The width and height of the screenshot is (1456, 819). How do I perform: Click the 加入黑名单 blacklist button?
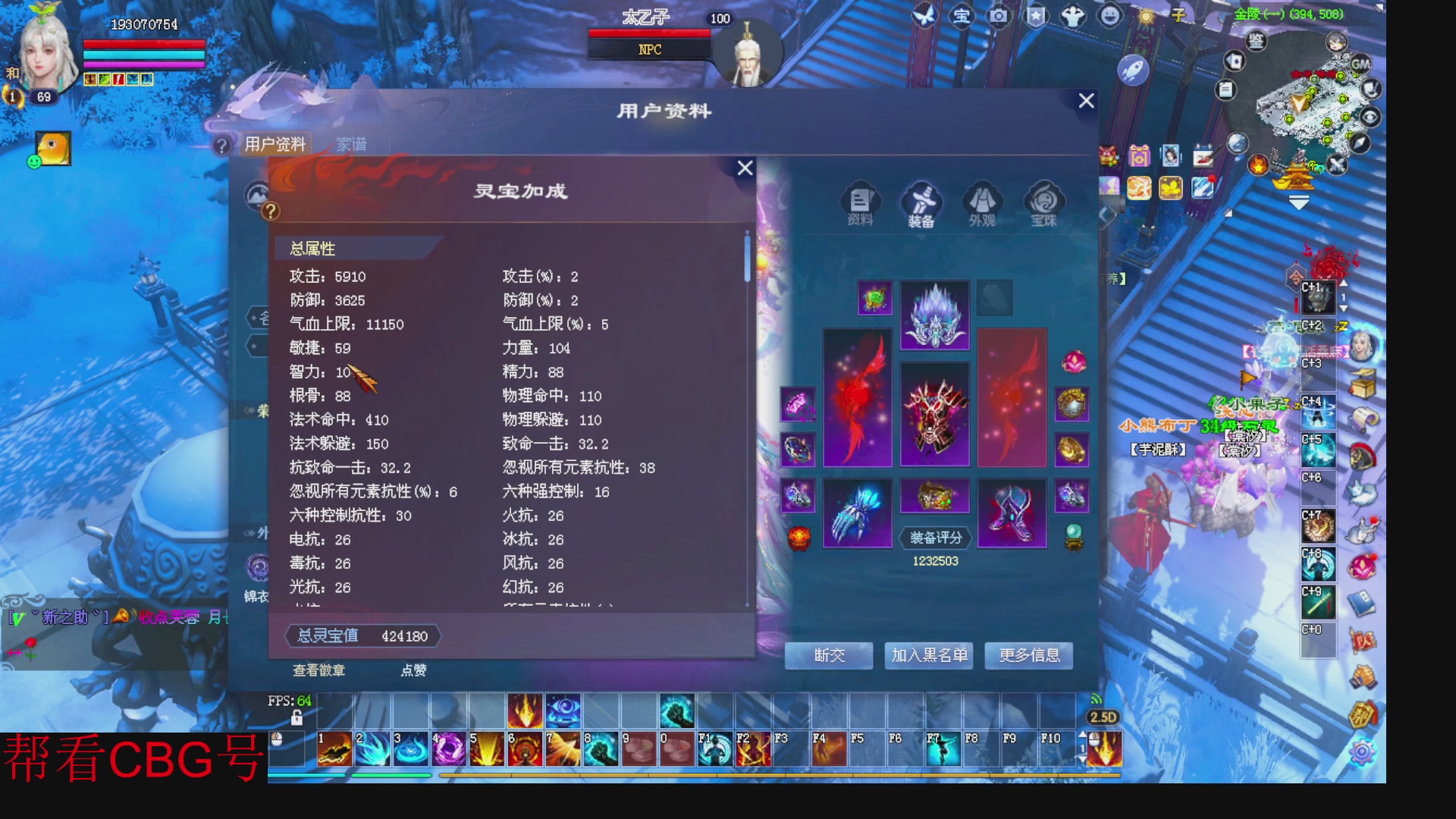(x=929, y=656)
